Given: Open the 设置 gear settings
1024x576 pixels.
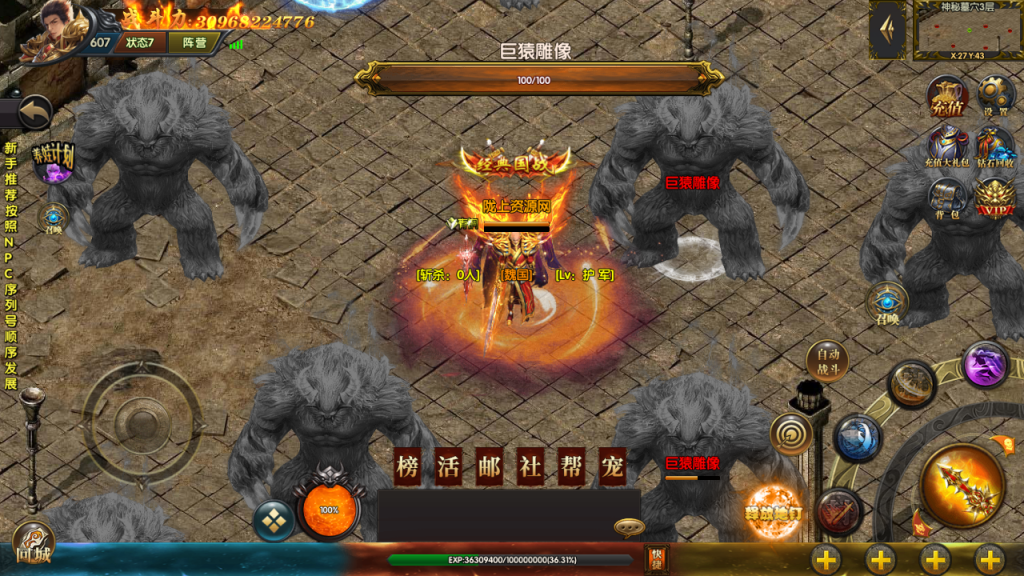Looking at the screenshot, I should point(995,95).
